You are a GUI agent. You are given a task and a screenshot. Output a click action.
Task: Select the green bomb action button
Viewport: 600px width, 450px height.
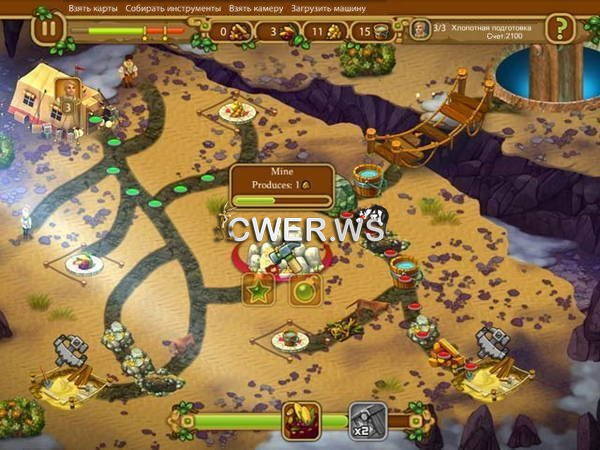[x=304, y=291]
